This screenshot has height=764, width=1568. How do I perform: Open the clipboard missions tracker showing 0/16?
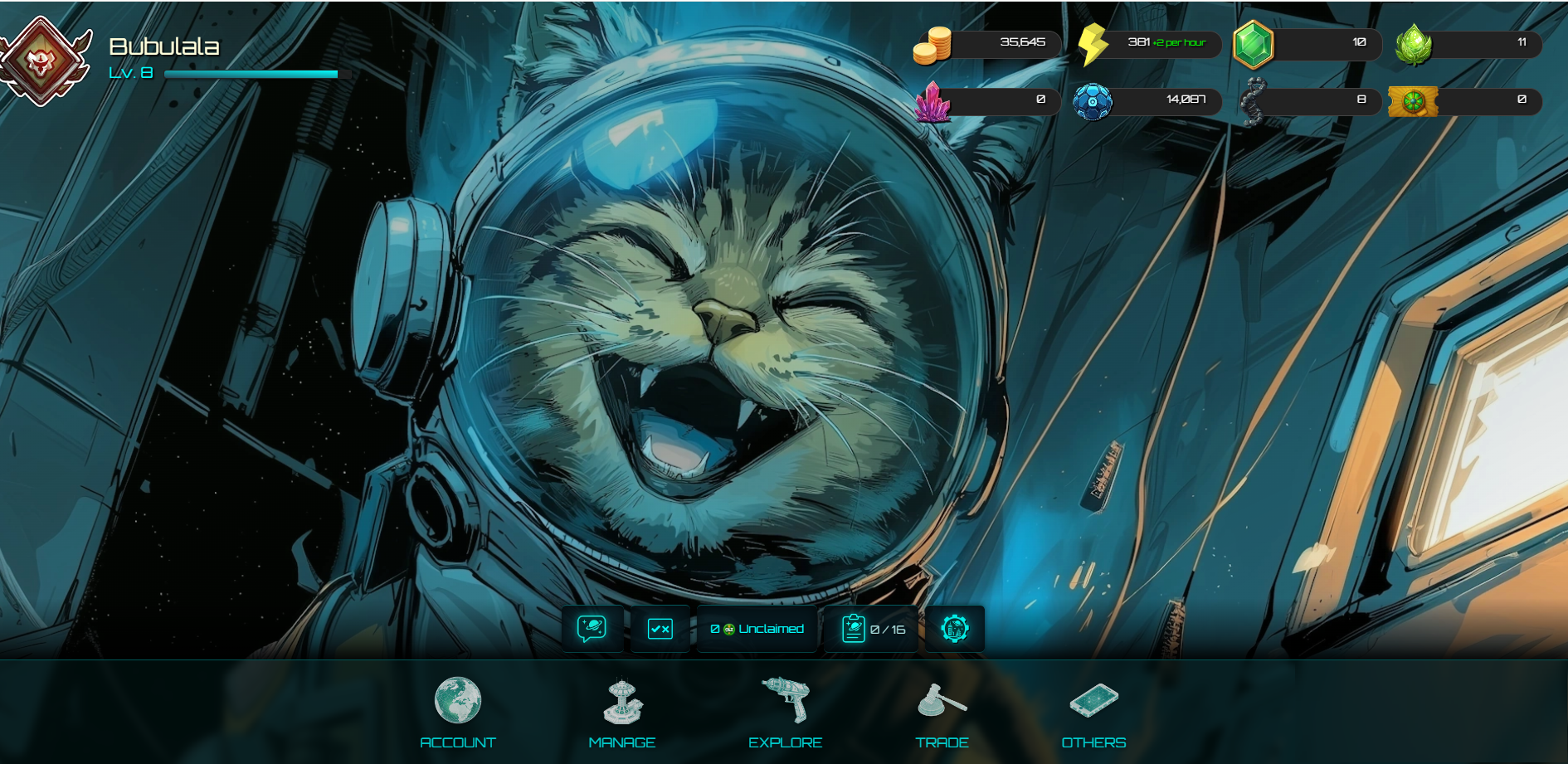click(872, 629)
